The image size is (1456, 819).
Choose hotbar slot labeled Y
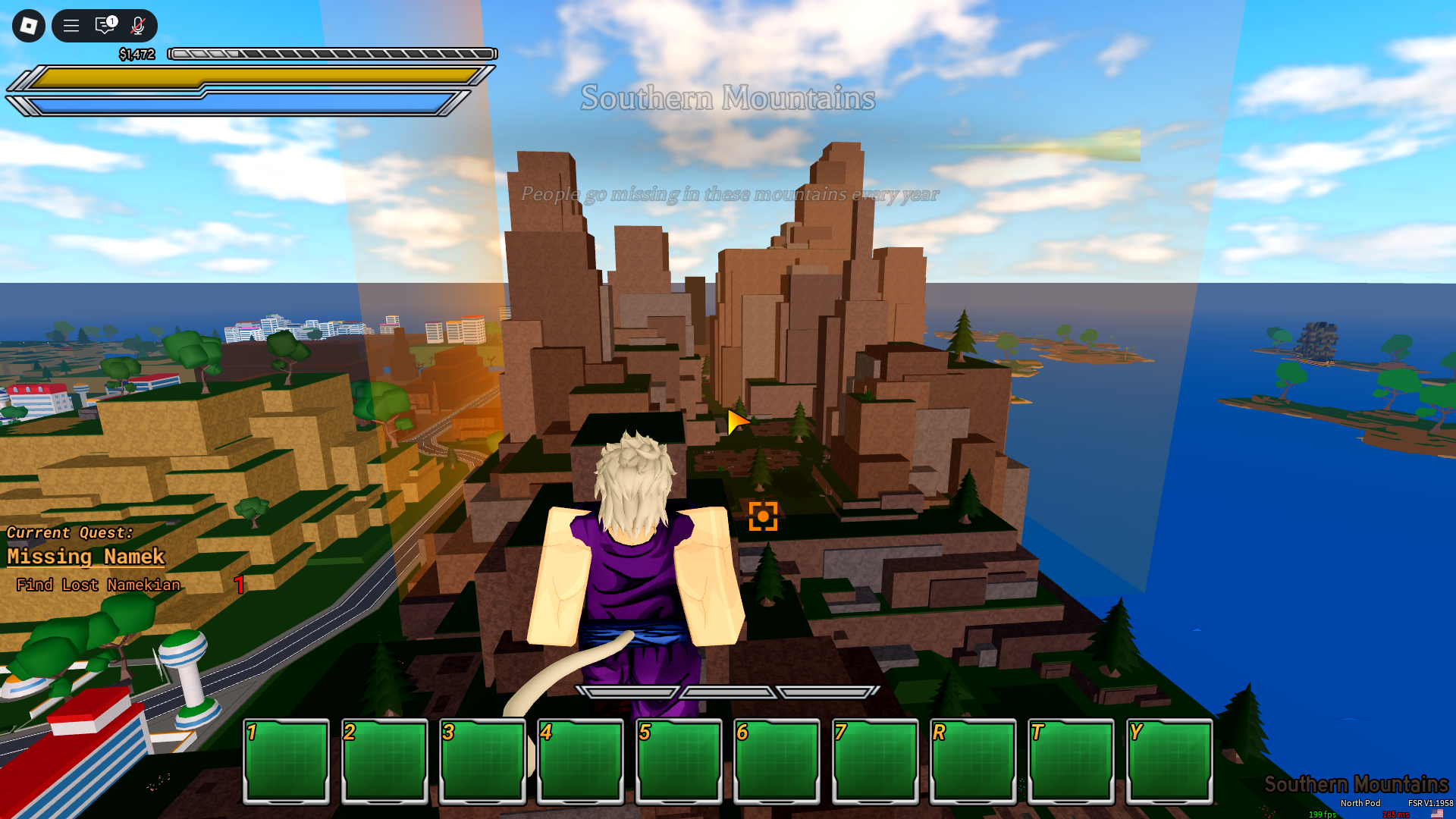point(1169,761)
